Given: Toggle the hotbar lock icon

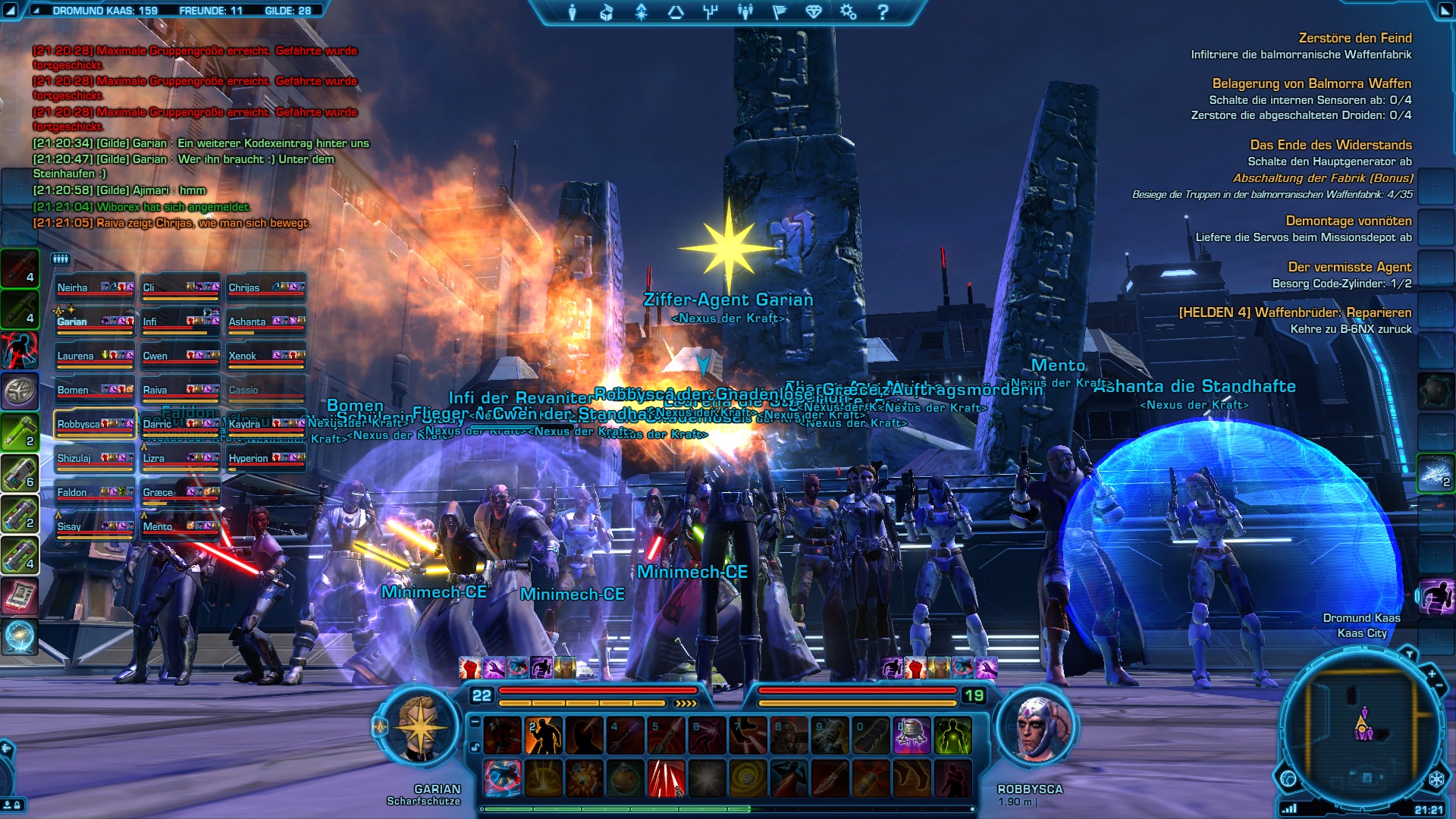Looking at the screenshot, I should pyautogui.click(x=475, y=747).
